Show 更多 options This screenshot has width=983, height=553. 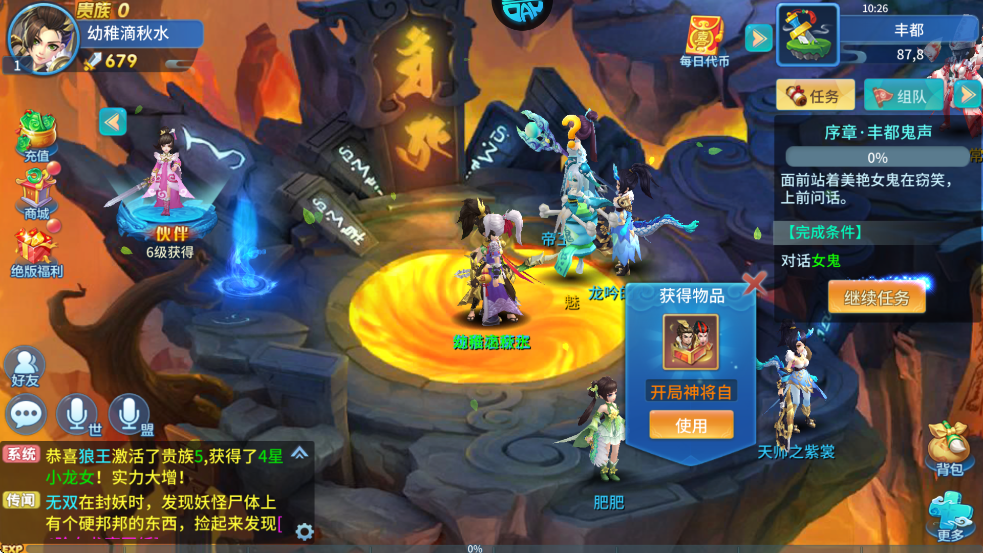click(x=949, y=517)
